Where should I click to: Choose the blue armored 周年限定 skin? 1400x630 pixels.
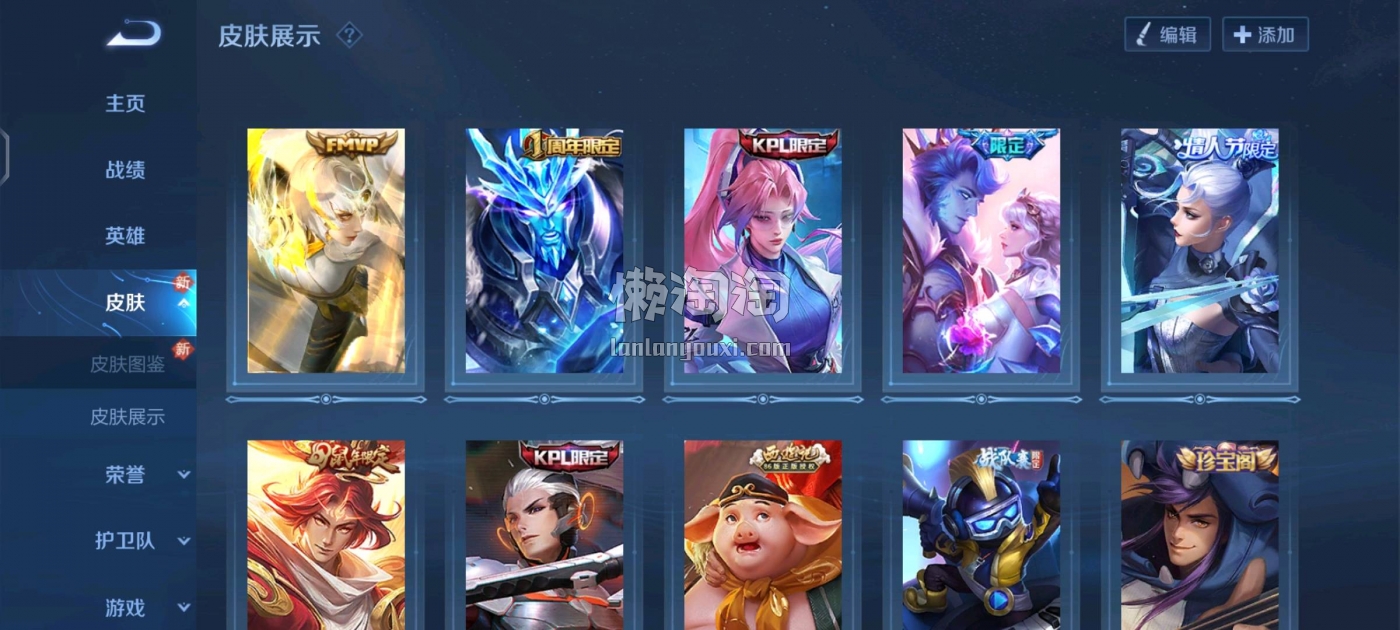pyautogui.click(x=544, y=251)
